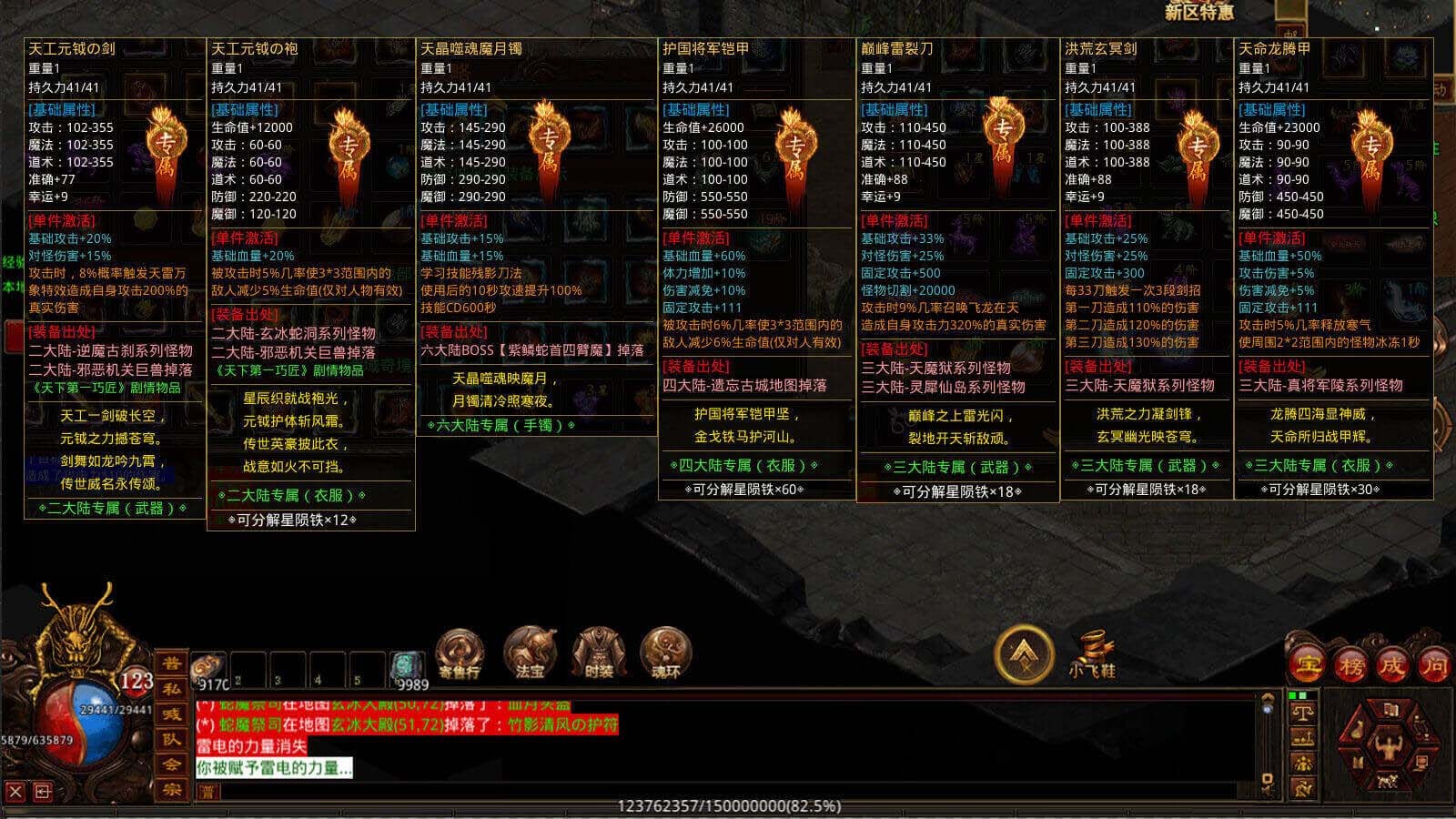Switch chat to the 队 team channel tab

171,739
